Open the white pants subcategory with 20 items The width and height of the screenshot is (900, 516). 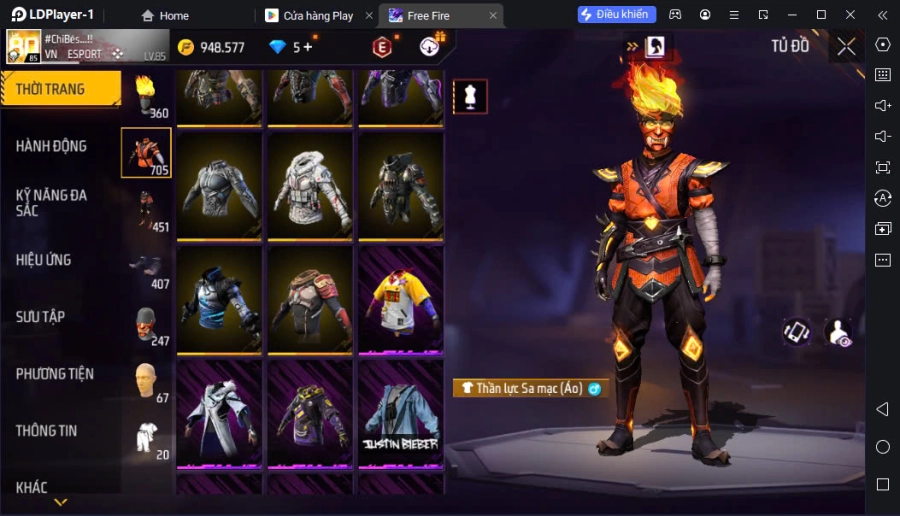click(146, 438)
